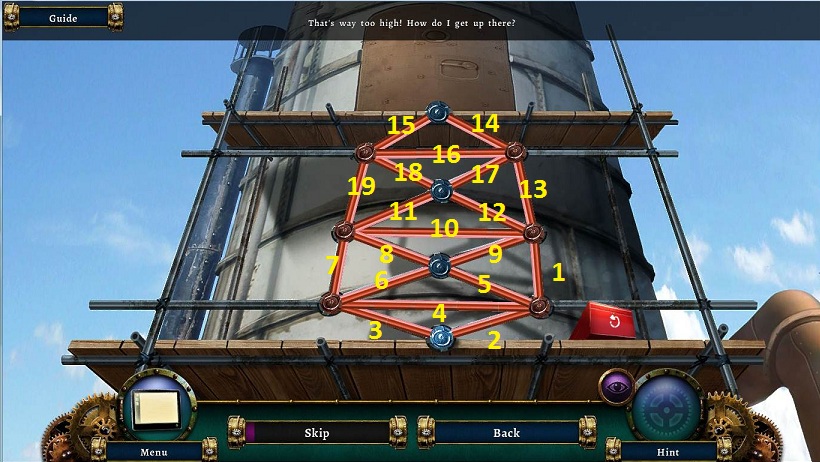
Task: Skip the puzzle
Action: [316, 432]
